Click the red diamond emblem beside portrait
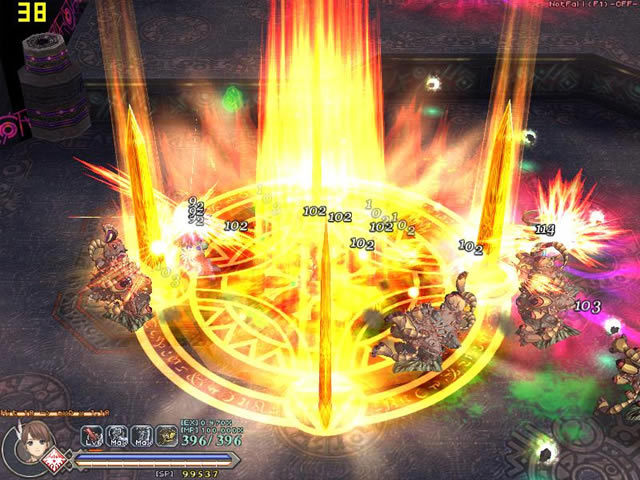Viewport: 640px width, 480px height. point(59,460)
